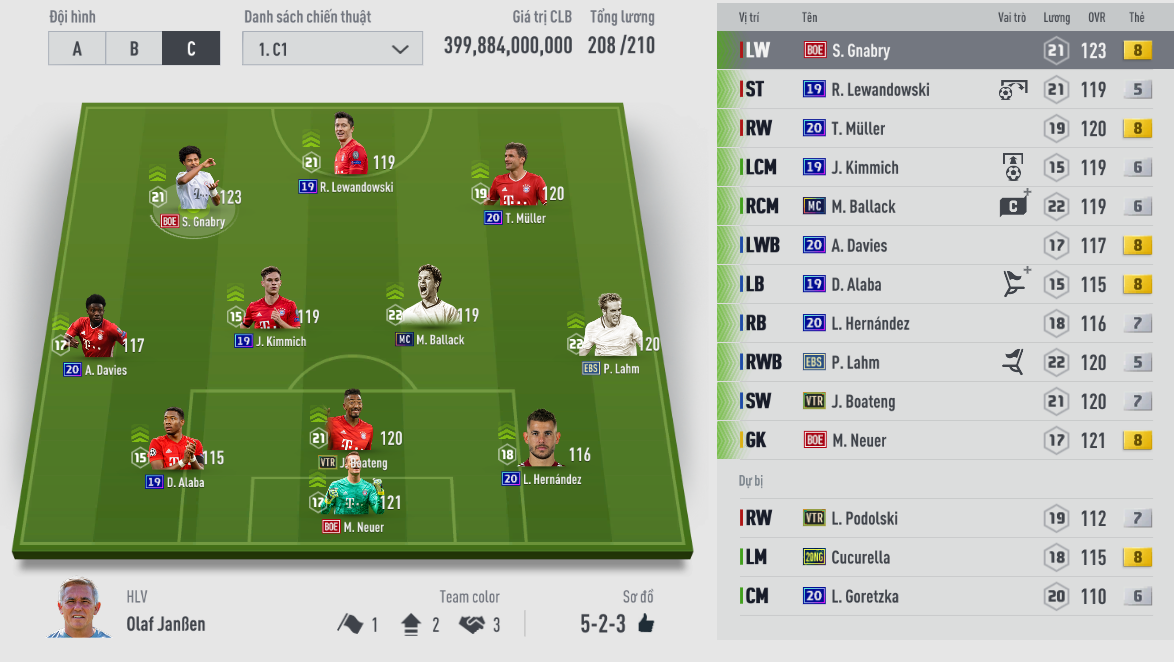1174x662 pixels.
Task: Switch to squad tab B
Action: click(134, 49)
